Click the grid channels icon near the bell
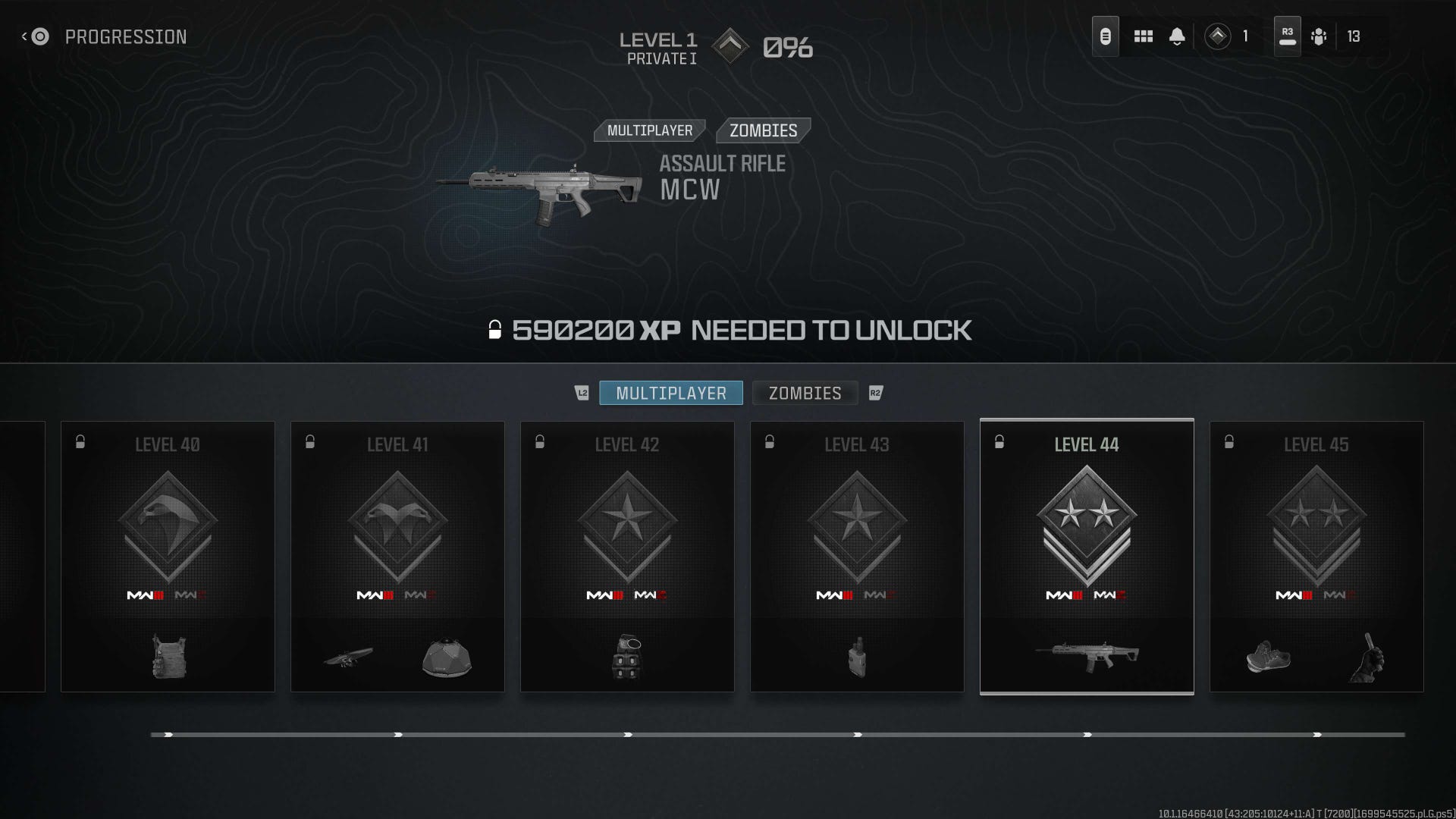 [1142, 36]
